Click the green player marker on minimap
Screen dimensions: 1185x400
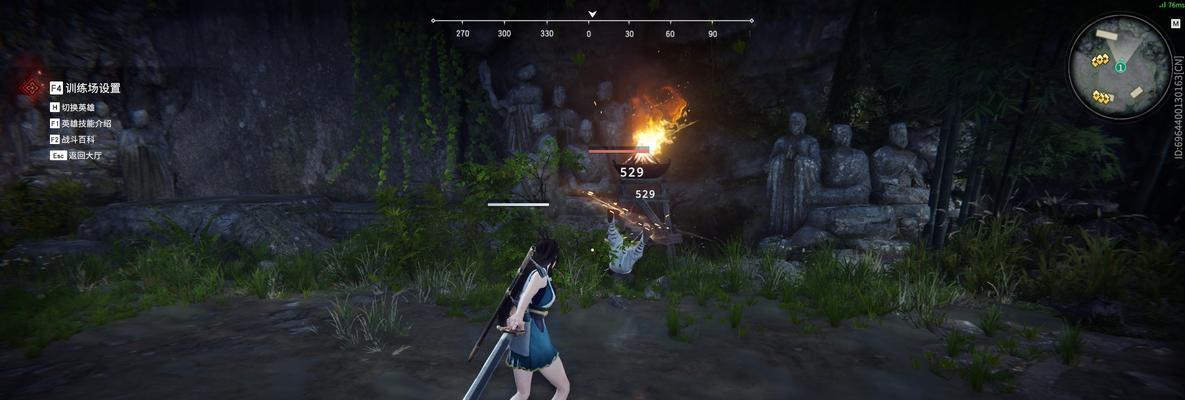(x=1121, y=67)
